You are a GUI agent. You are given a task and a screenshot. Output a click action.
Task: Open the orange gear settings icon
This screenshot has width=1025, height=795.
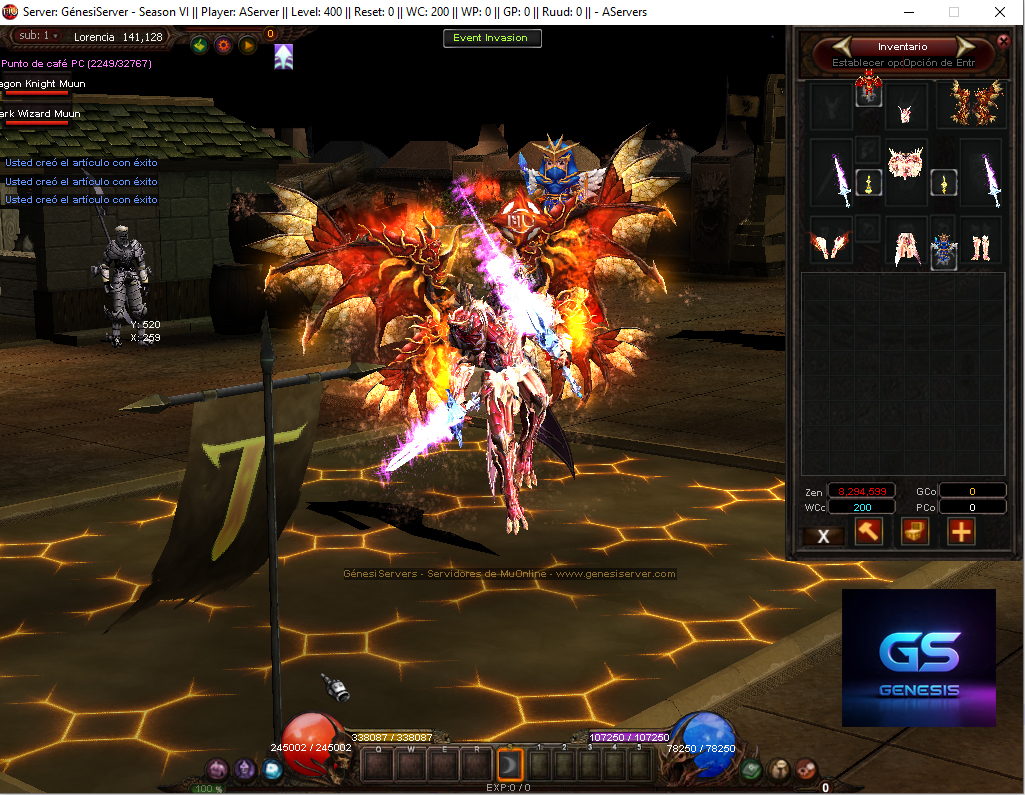click(223, 45)
